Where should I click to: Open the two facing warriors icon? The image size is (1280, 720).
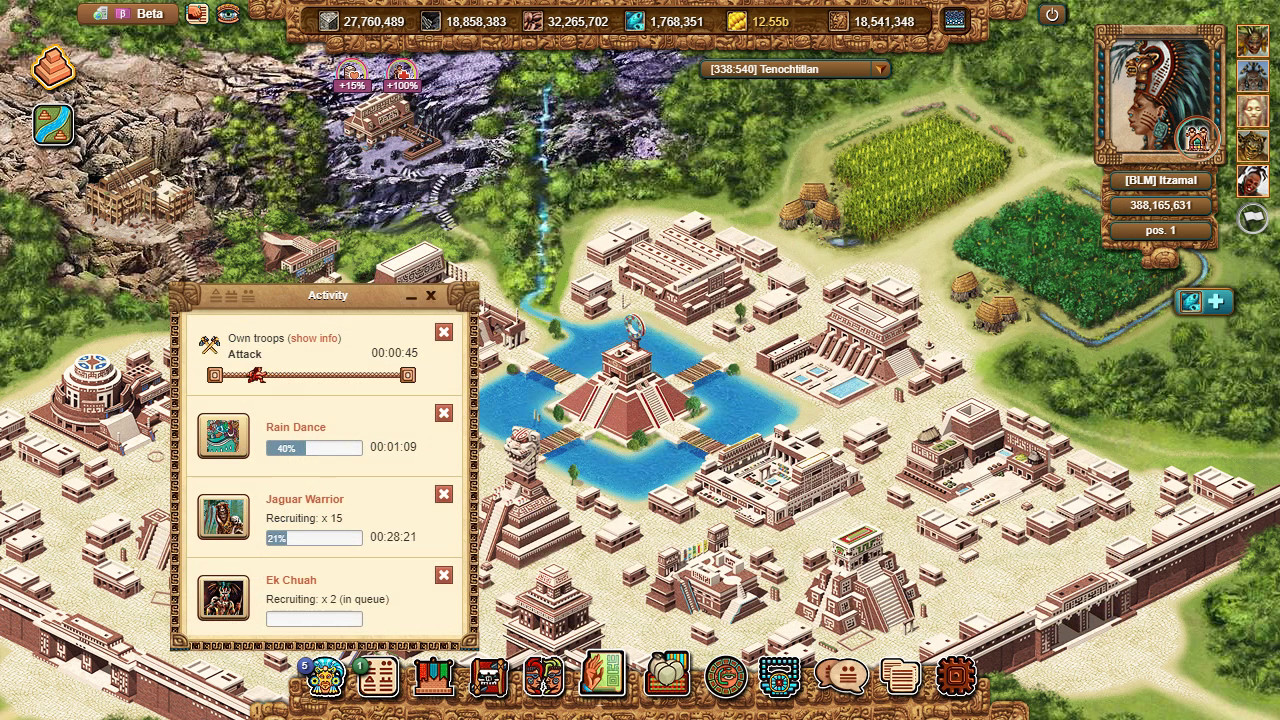tap(544, 677)
